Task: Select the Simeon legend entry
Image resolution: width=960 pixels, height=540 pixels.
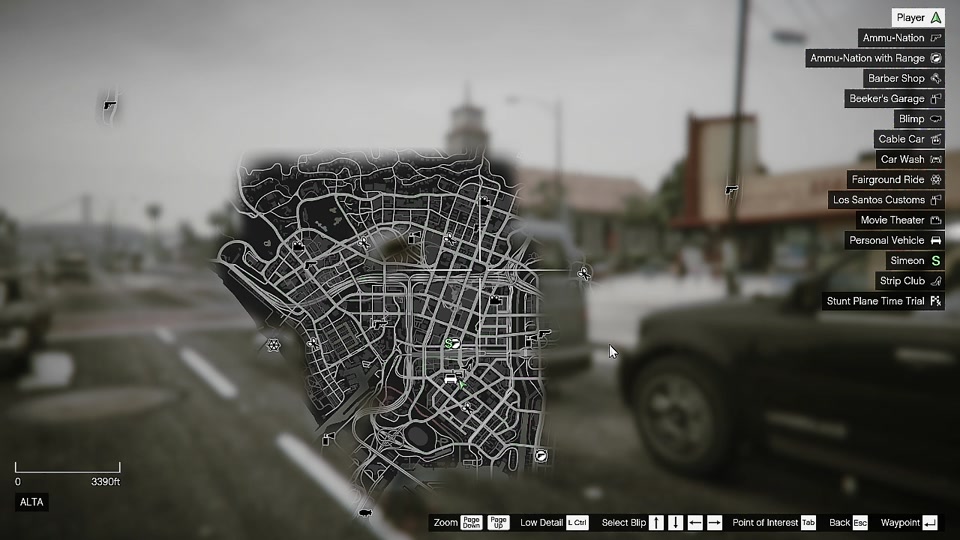Action: pyautogui.click(x=915, y=261)
